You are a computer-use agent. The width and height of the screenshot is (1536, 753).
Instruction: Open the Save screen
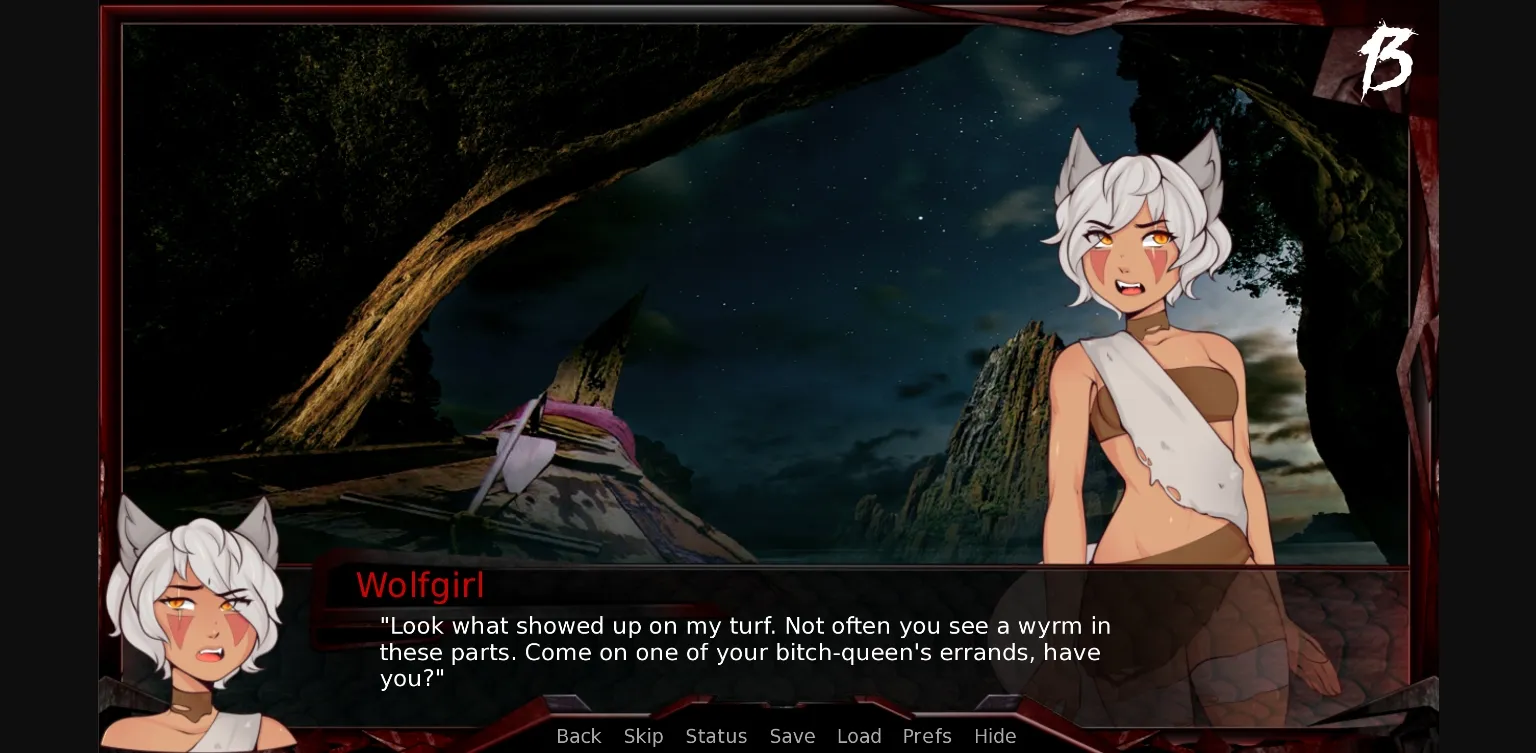[792, 736]
